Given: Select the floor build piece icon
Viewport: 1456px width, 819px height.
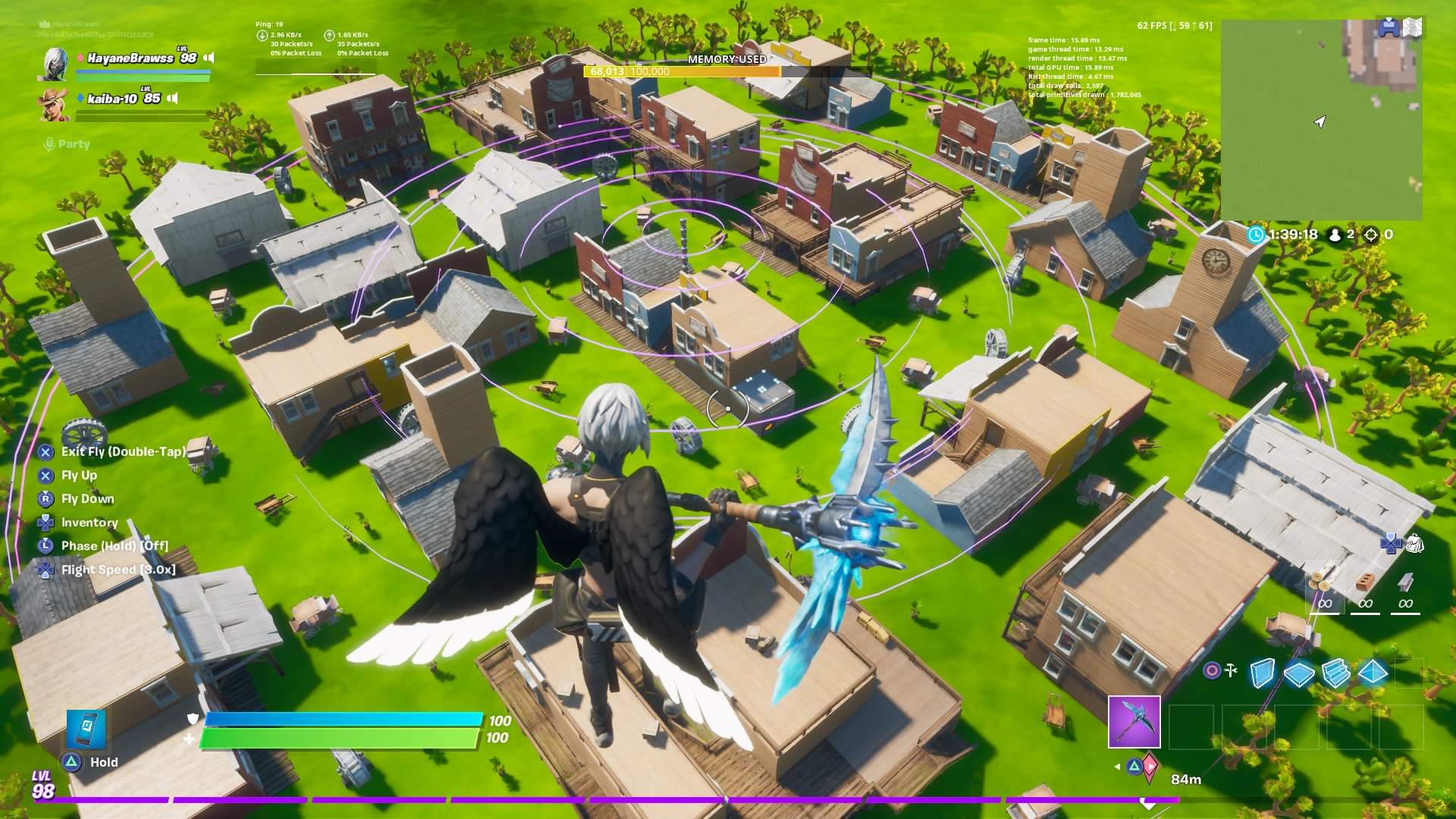Looking at the screenshot, I should click(1298, 675).
